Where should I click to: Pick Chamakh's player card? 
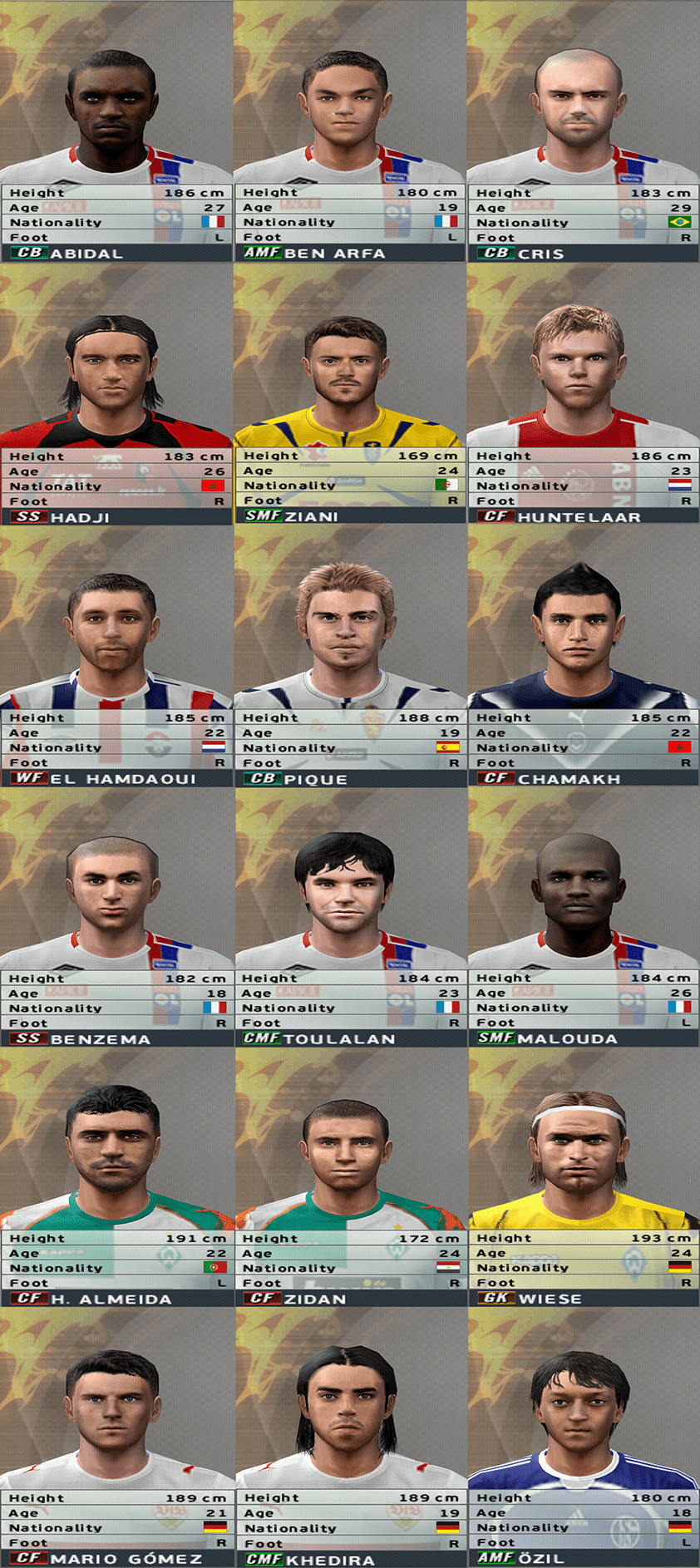583,657
